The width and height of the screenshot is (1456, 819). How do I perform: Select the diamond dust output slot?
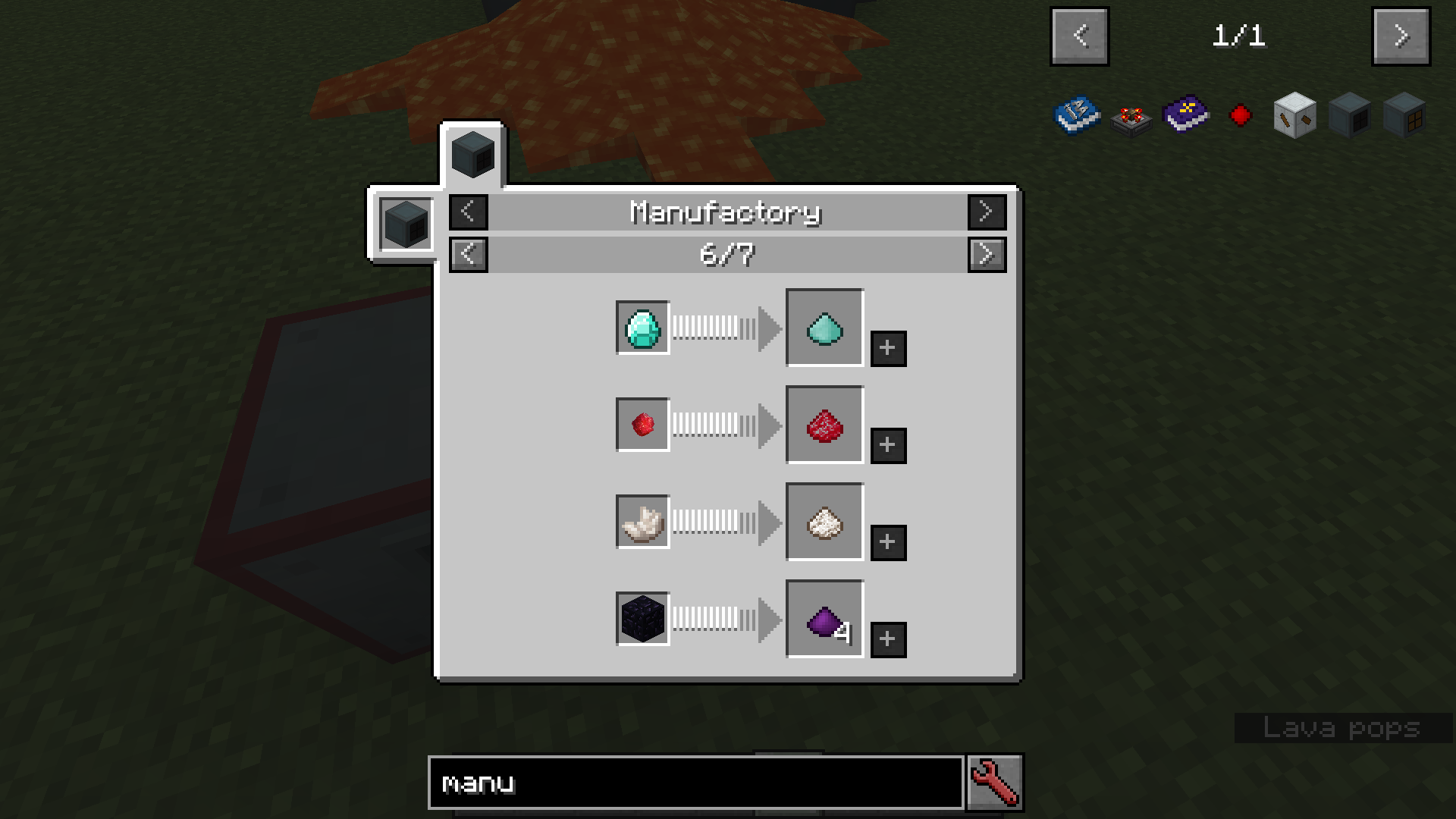tap(824, 328)
